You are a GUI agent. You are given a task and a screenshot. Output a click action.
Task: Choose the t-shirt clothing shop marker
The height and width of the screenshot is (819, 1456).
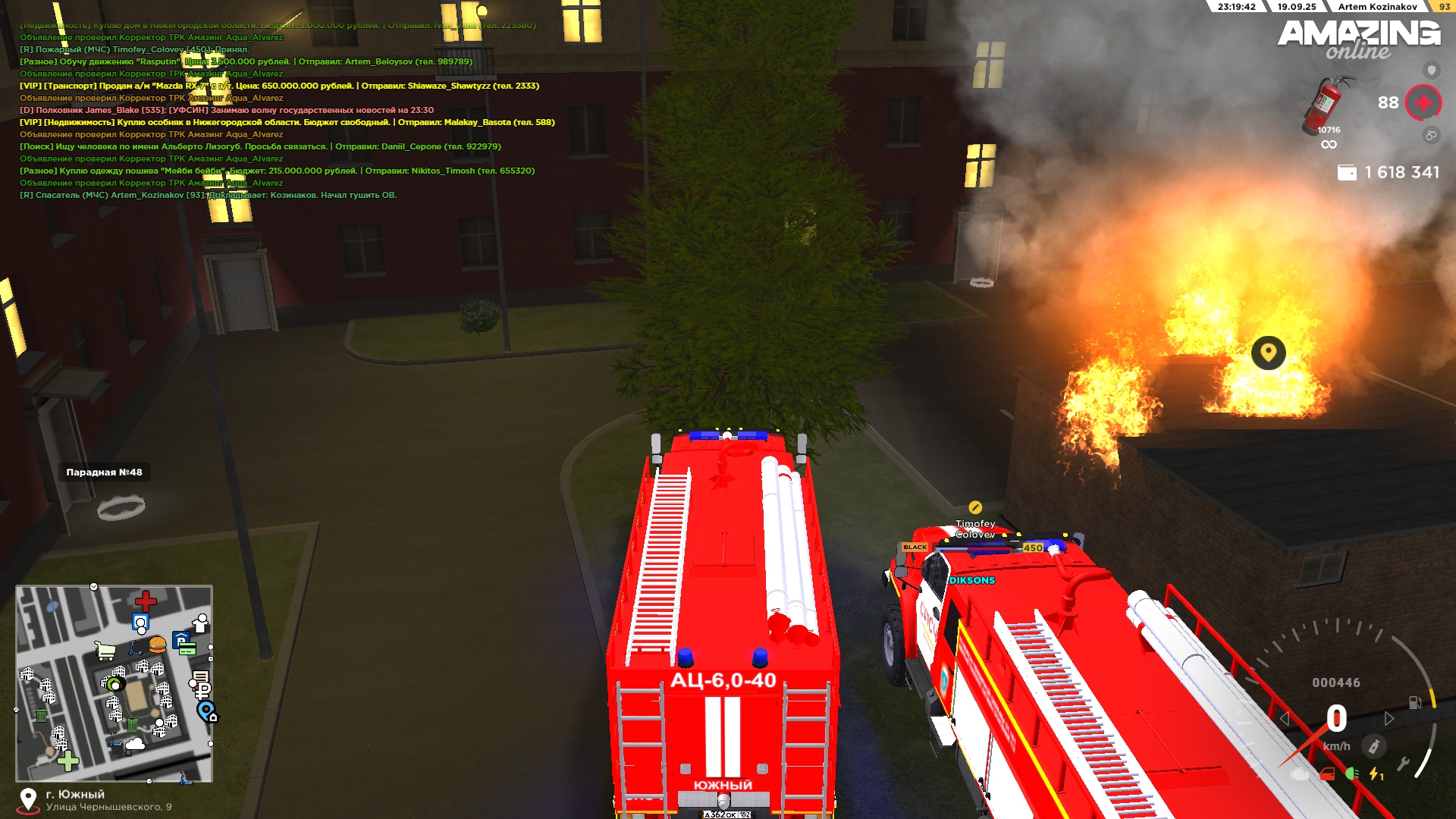tap(200, 623)
